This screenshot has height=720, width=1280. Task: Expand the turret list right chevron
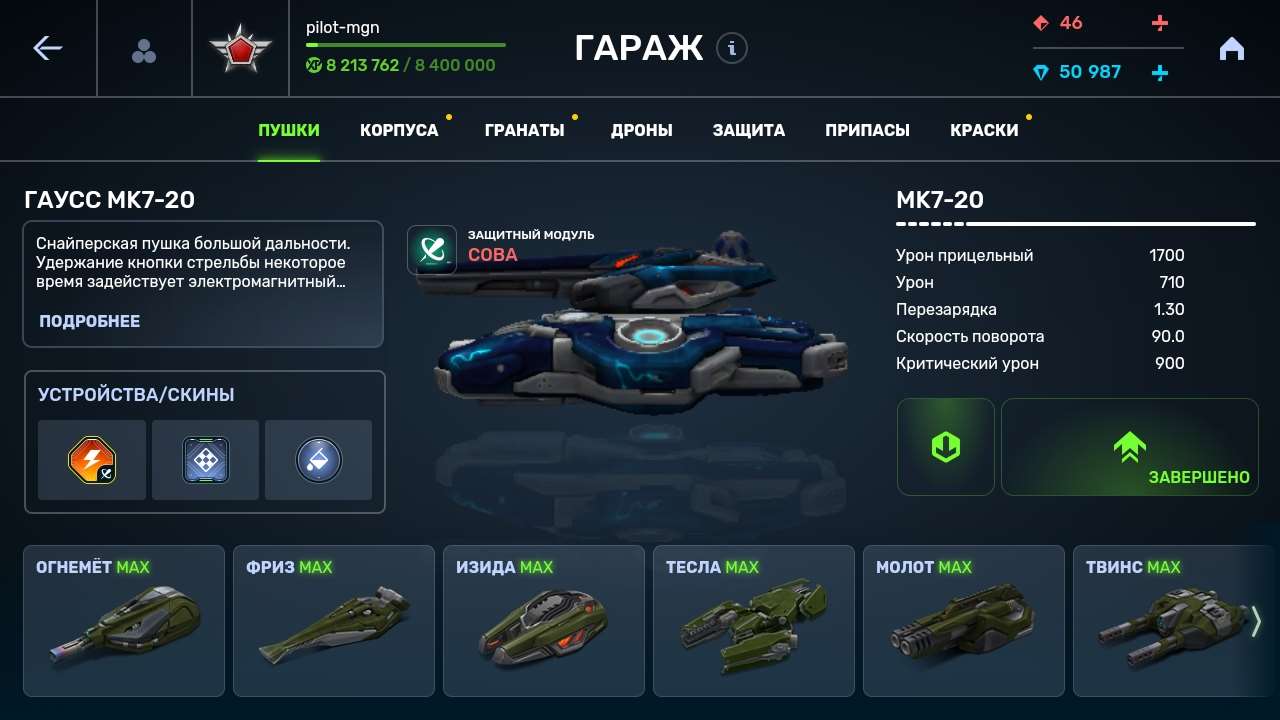click(1257, 620)
